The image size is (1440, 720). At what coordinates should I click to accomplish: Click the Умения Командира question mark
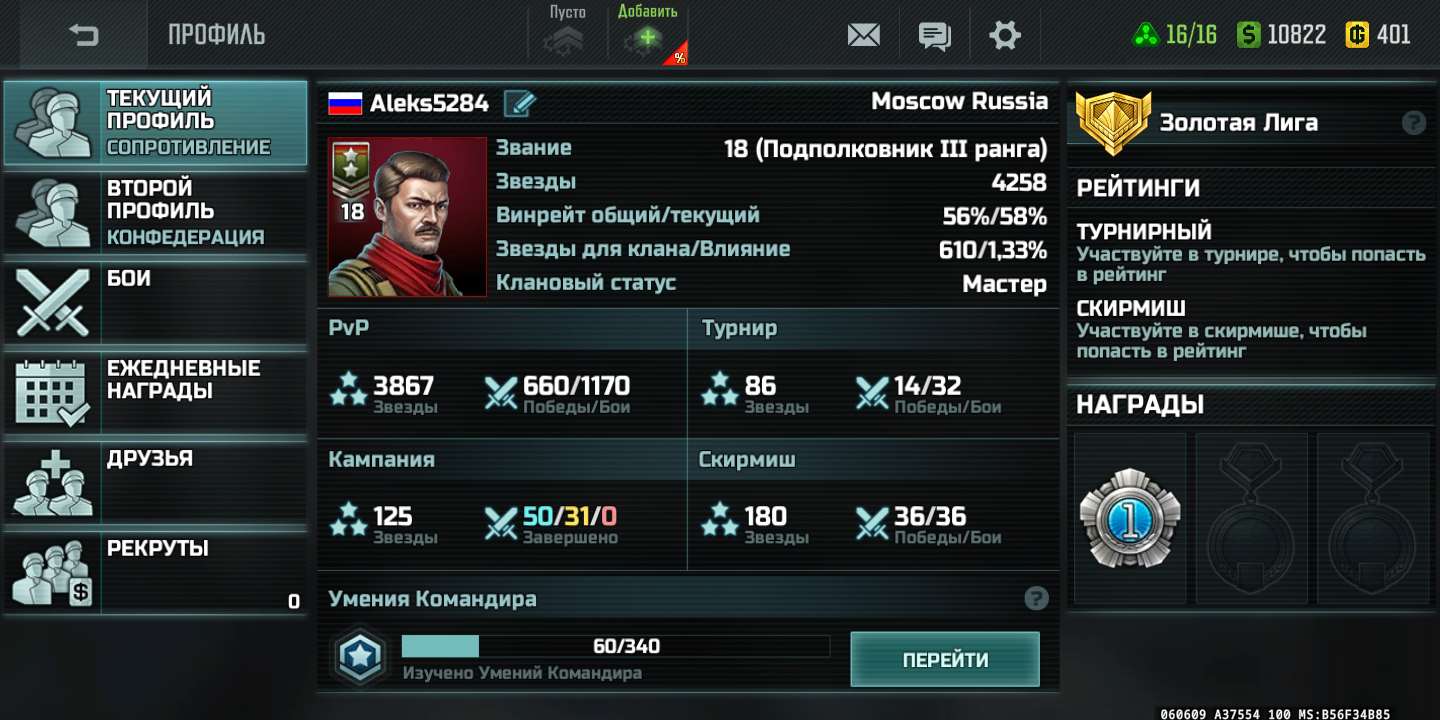pos(1037,597)
